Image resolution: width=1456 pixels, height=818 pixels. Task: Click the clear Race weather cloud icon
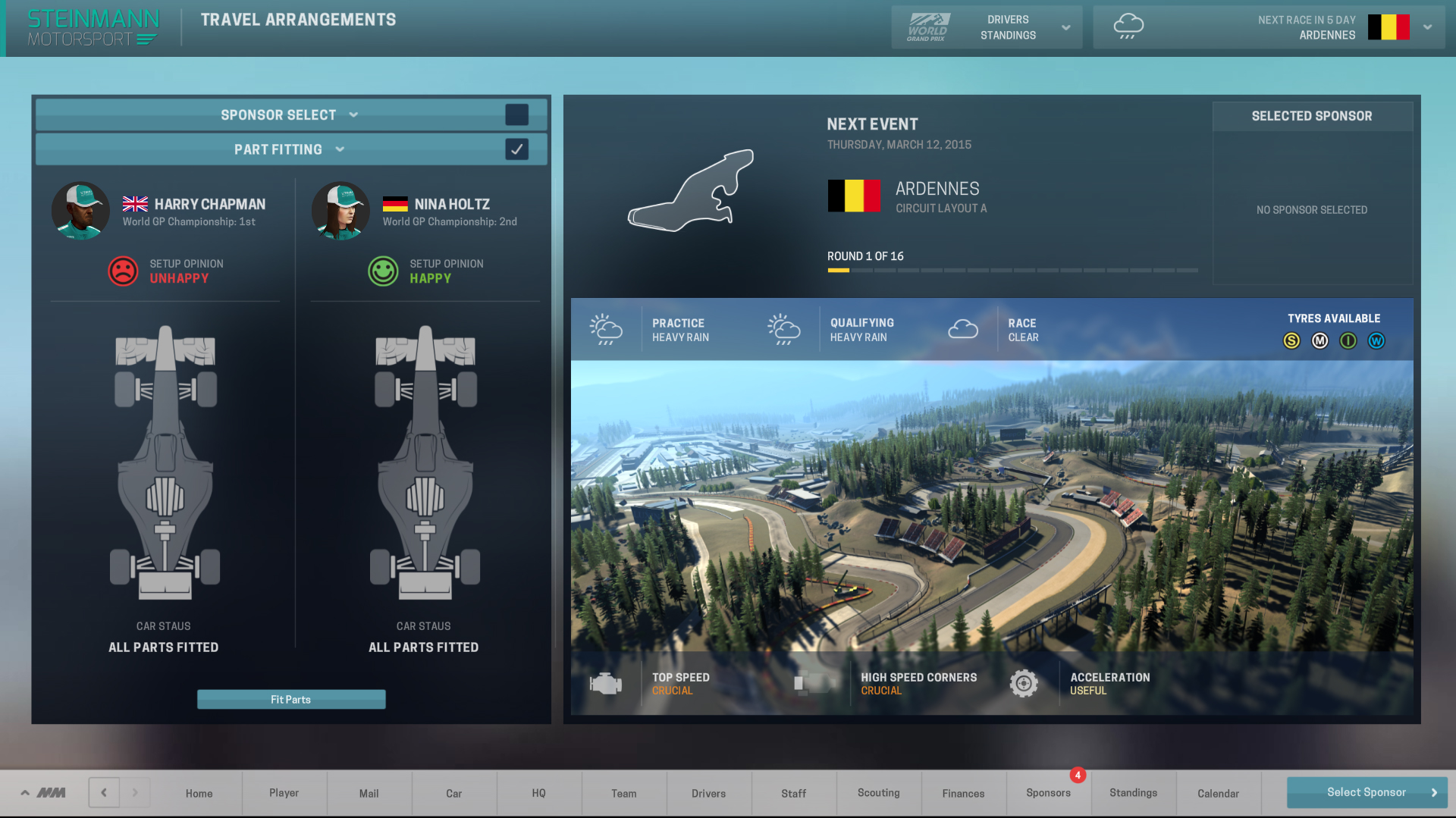pyautogui.click(x=964, y=329)
